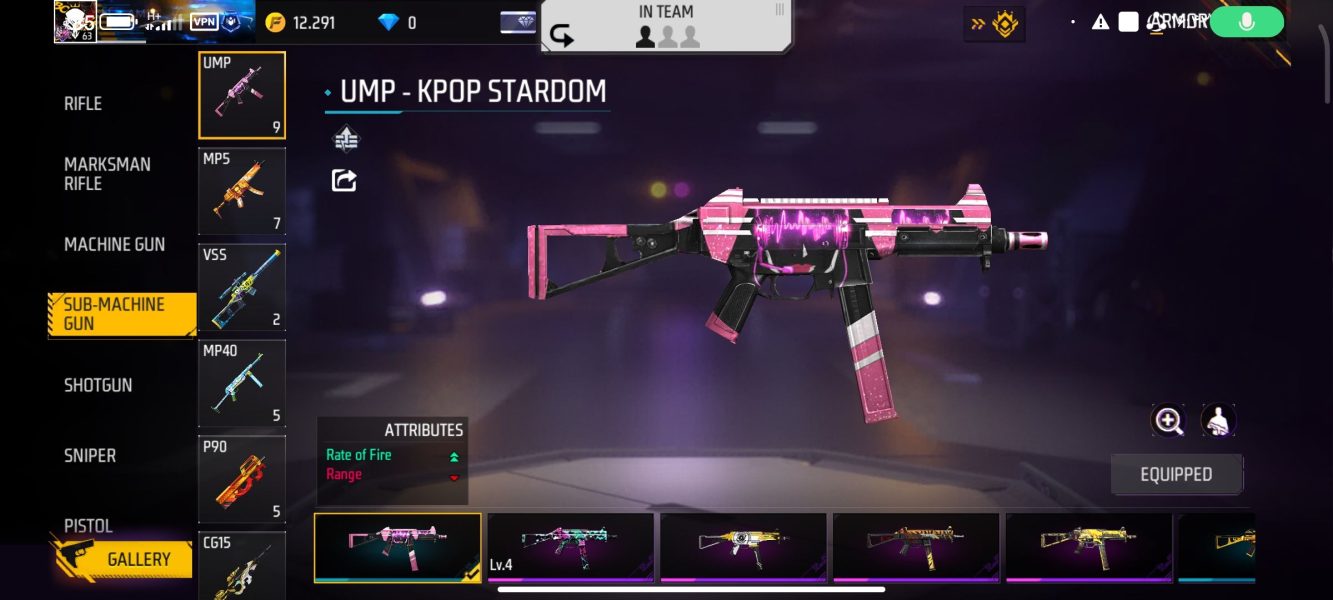Select the MP40 weapon tile

(x=242, y=383)
